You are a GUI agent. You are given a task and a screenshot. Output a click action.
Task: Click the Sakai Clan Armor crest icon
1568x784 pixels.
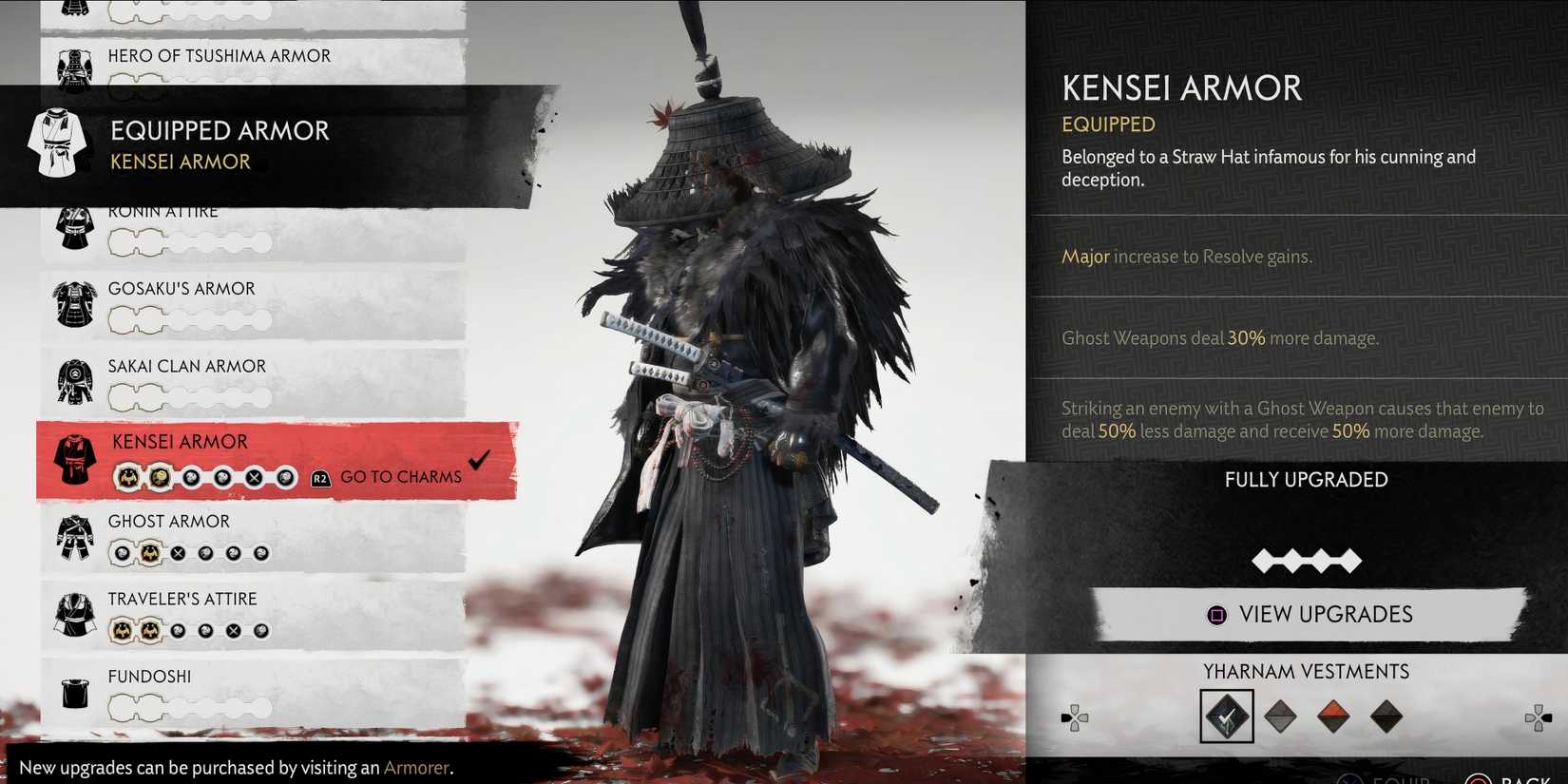pos(74,381)
